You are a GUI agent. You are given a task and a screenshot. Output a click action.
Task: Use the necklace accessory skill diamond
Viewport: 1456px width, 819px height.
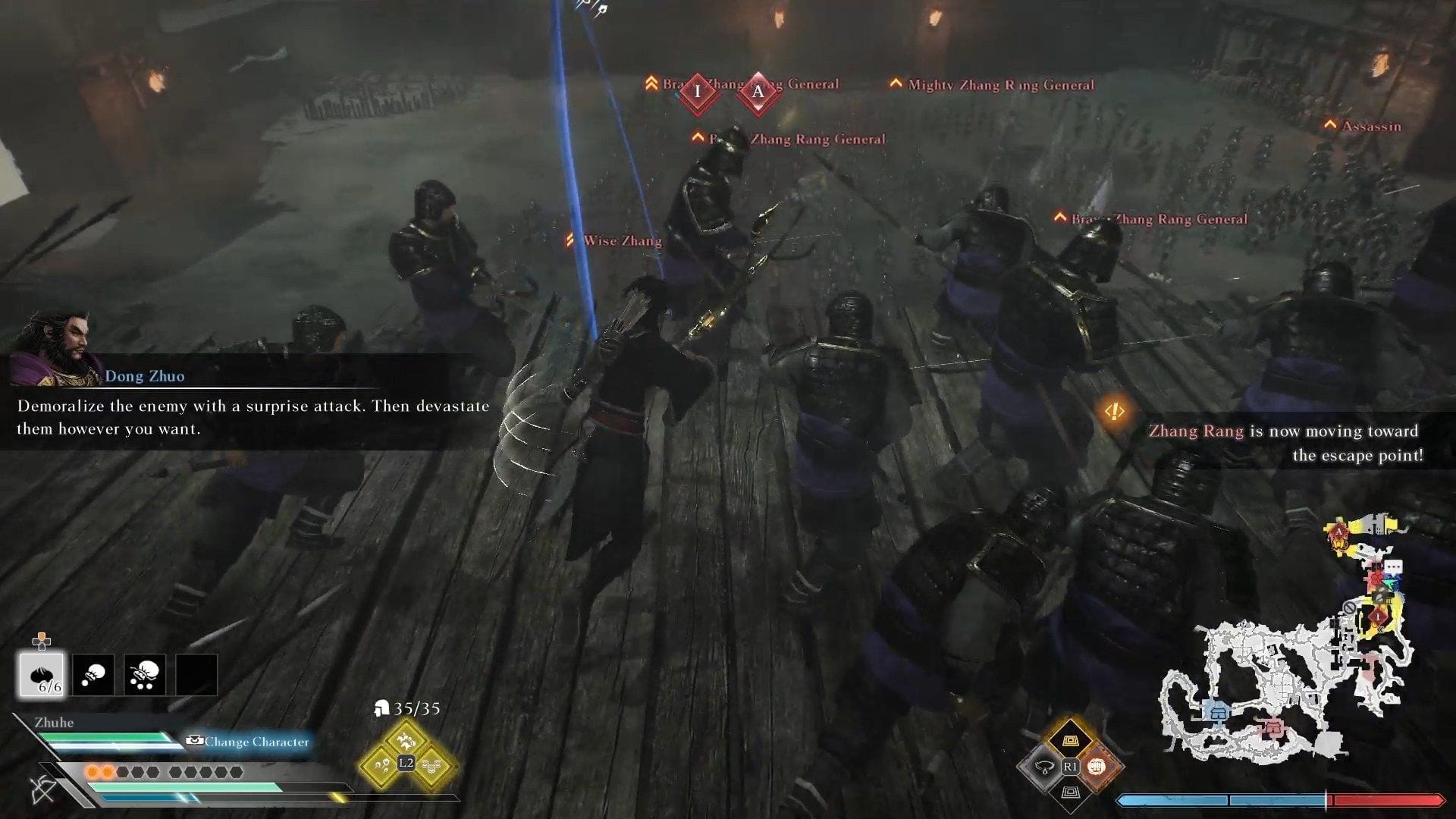[1044, 767]
